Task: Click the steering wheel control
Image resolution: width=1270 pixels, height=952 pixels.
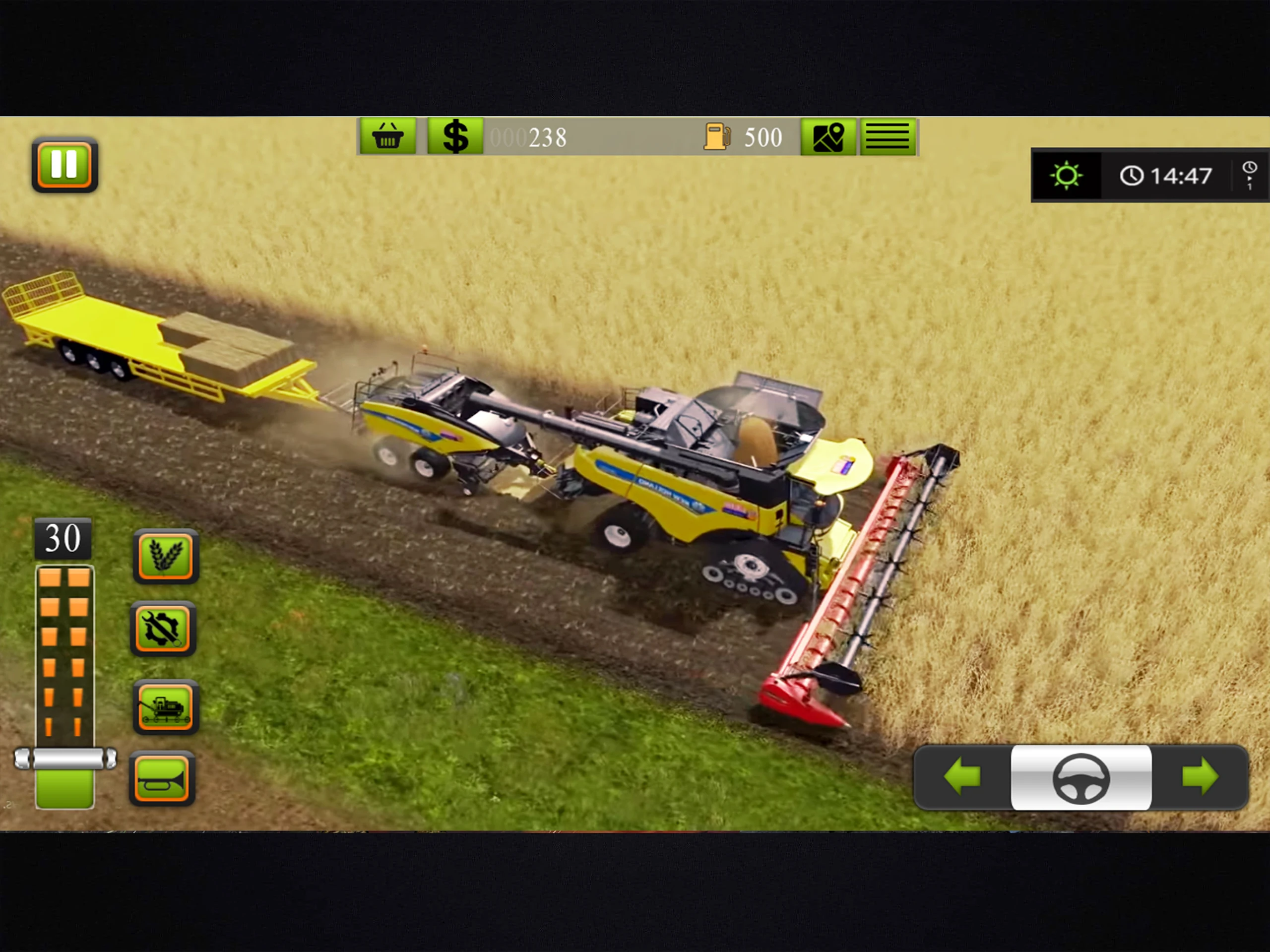Action: 1080,778
